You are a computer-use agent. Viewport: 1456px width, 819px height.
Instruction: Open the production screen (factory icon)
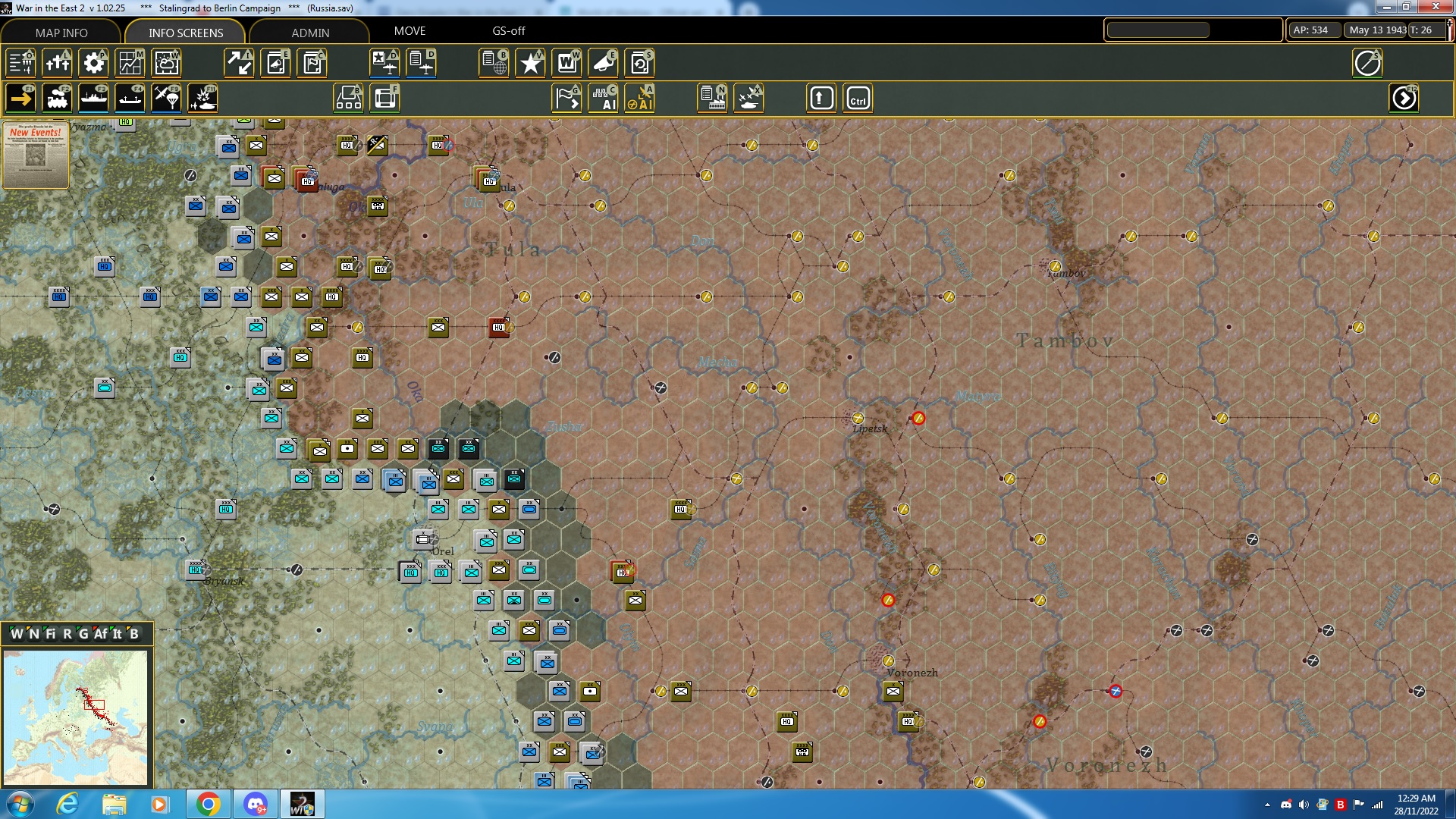coord(713,98)
